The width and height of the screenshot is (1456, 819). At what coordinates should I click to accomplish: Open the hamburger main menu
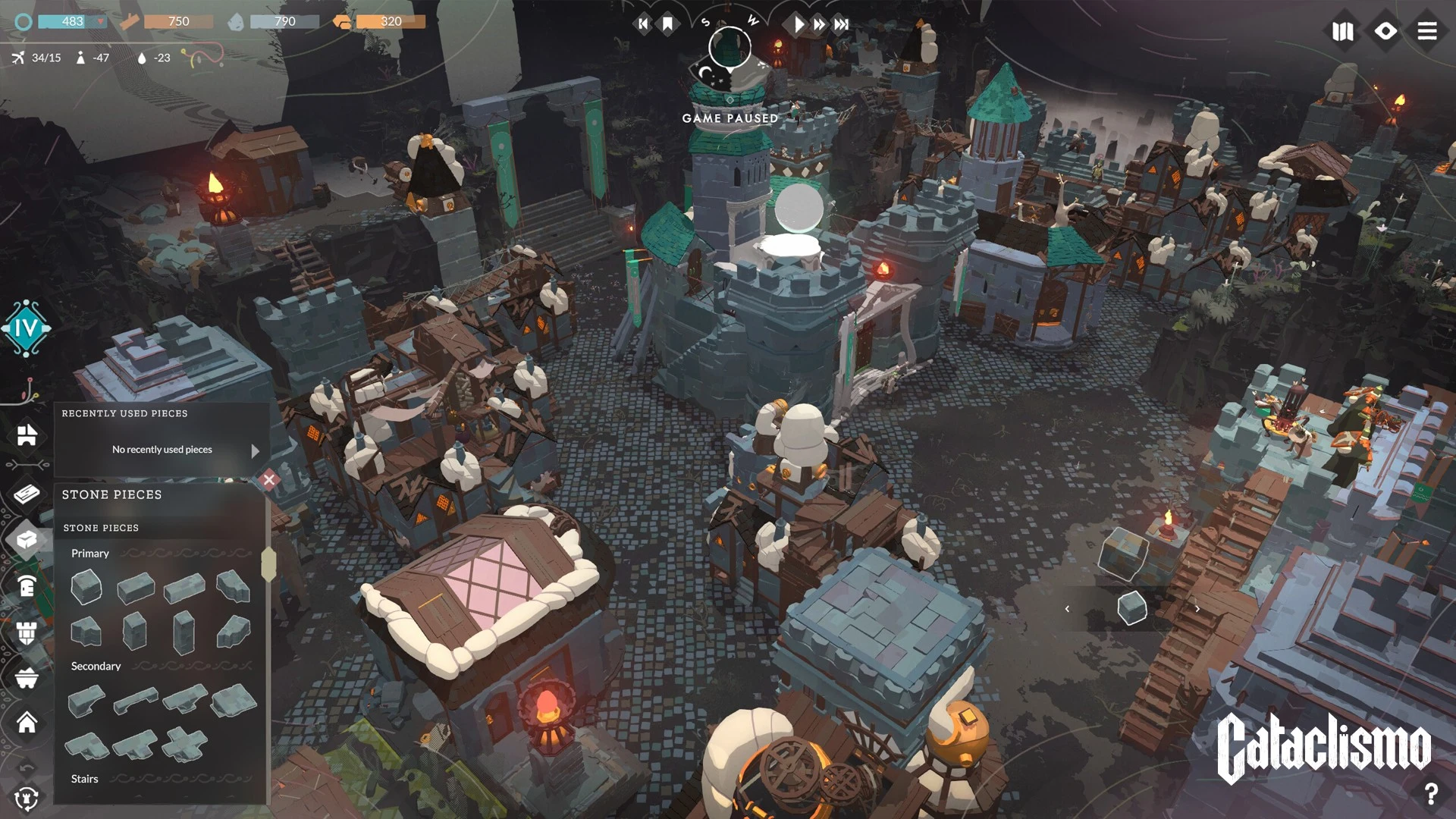pos(1427,31)
